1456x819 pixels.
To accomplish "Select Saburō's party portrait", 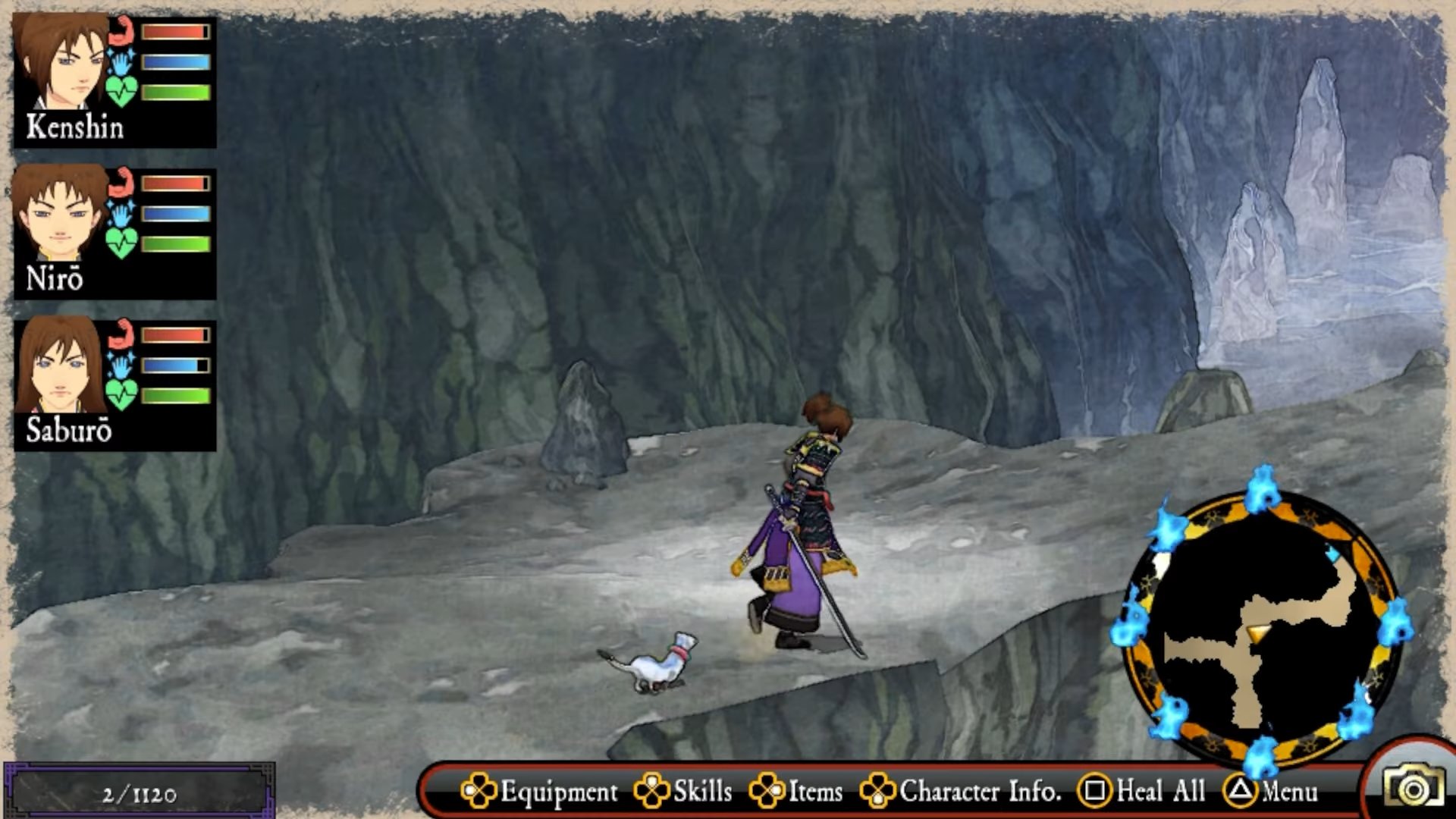I will pos(61,366).
